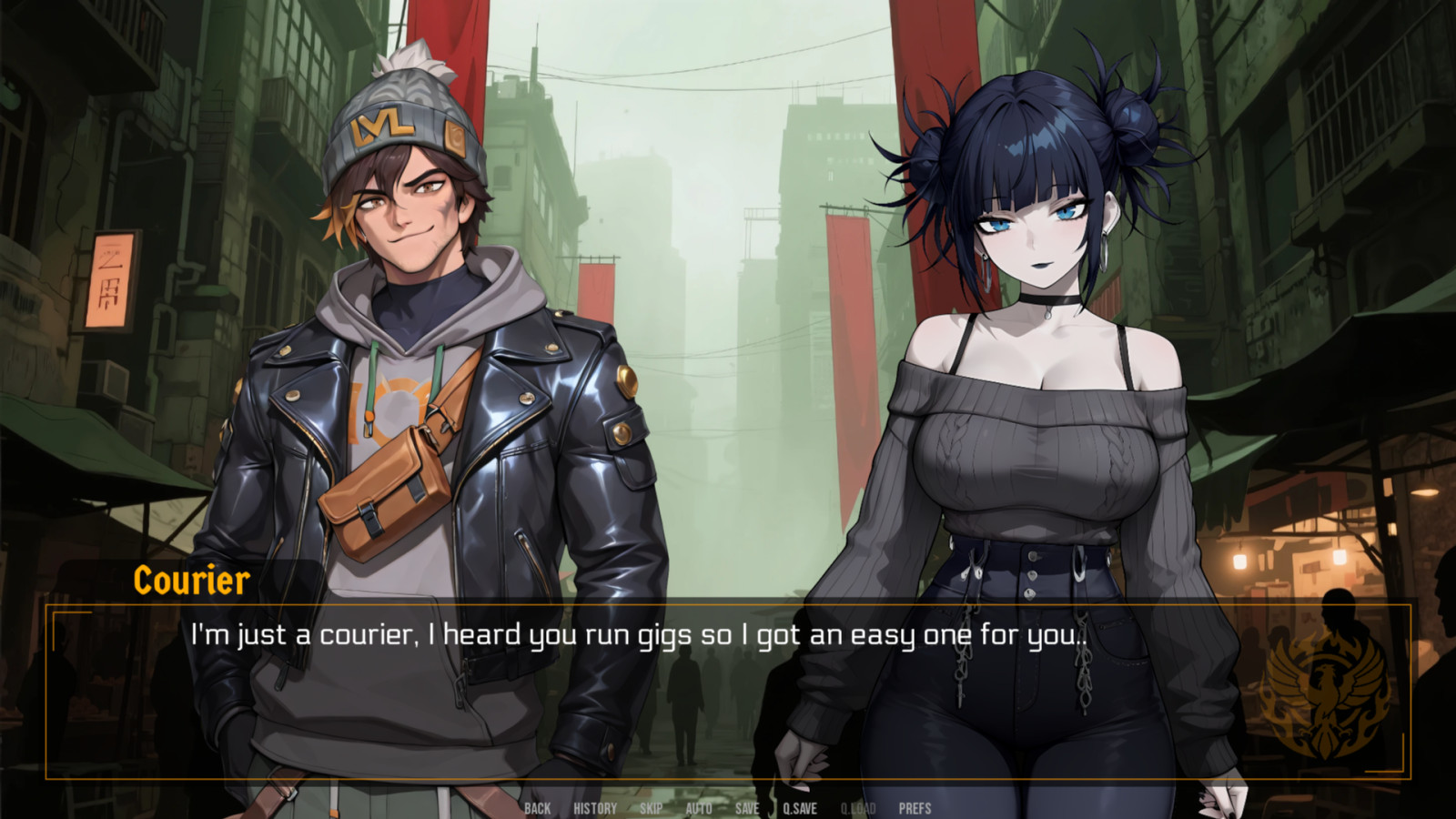Advance the Courier's dialogue text box
The width and height of the screenshot is (1456, 819).
click(x=728, y=692)
